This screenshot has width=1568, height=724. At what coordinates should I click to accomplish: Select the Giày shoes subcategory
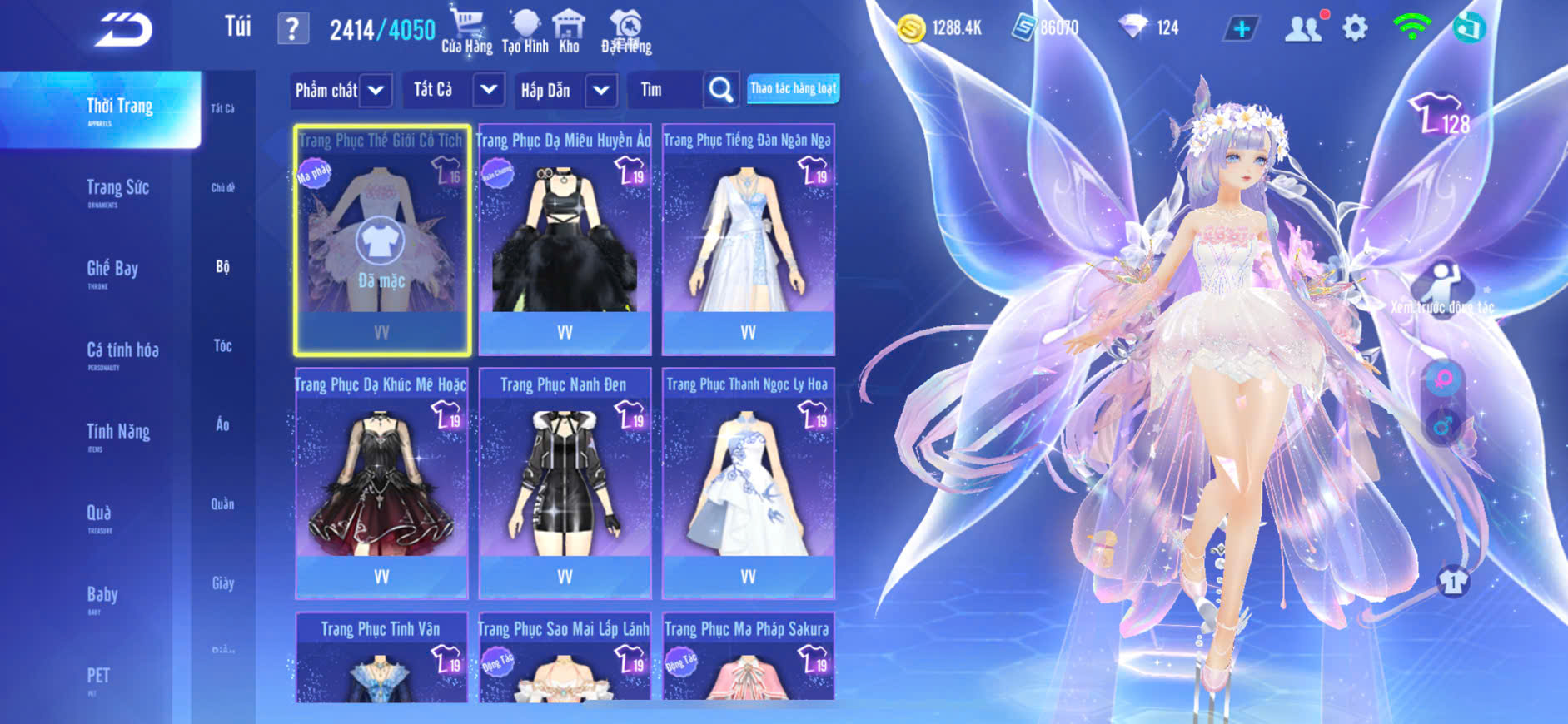click(x=222, y=583)
